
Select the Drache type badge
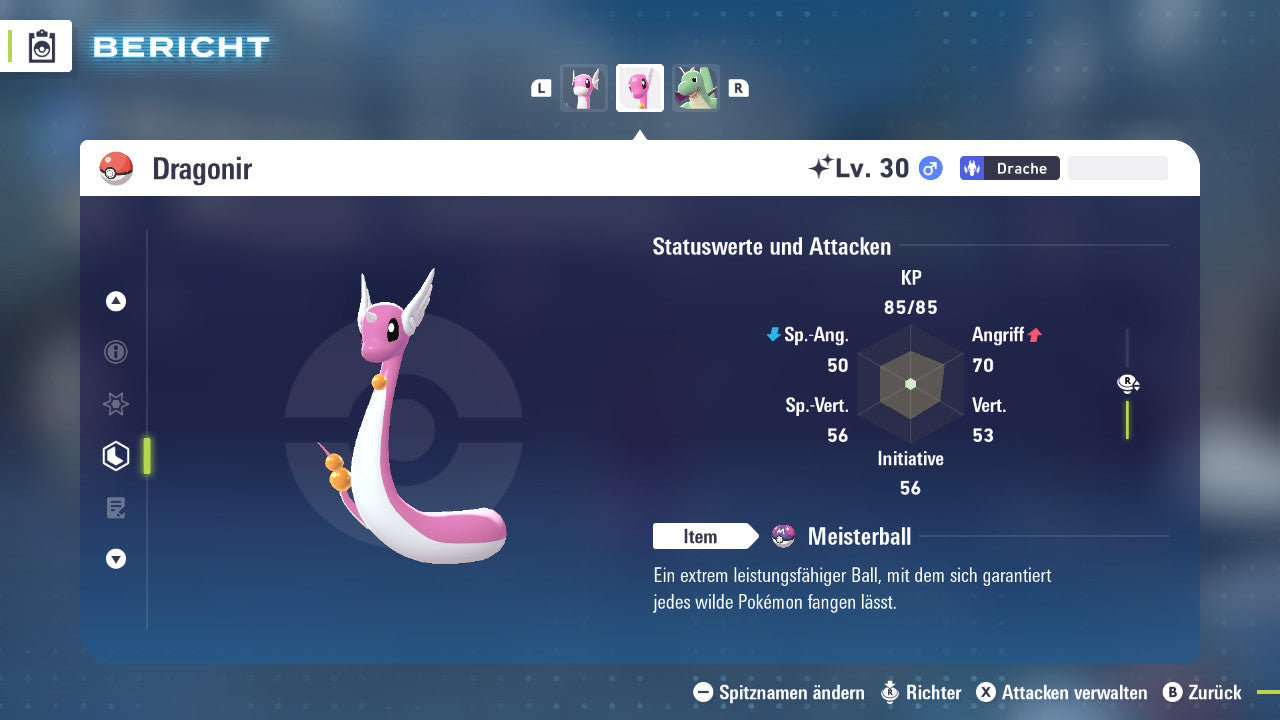point(1008,168)
